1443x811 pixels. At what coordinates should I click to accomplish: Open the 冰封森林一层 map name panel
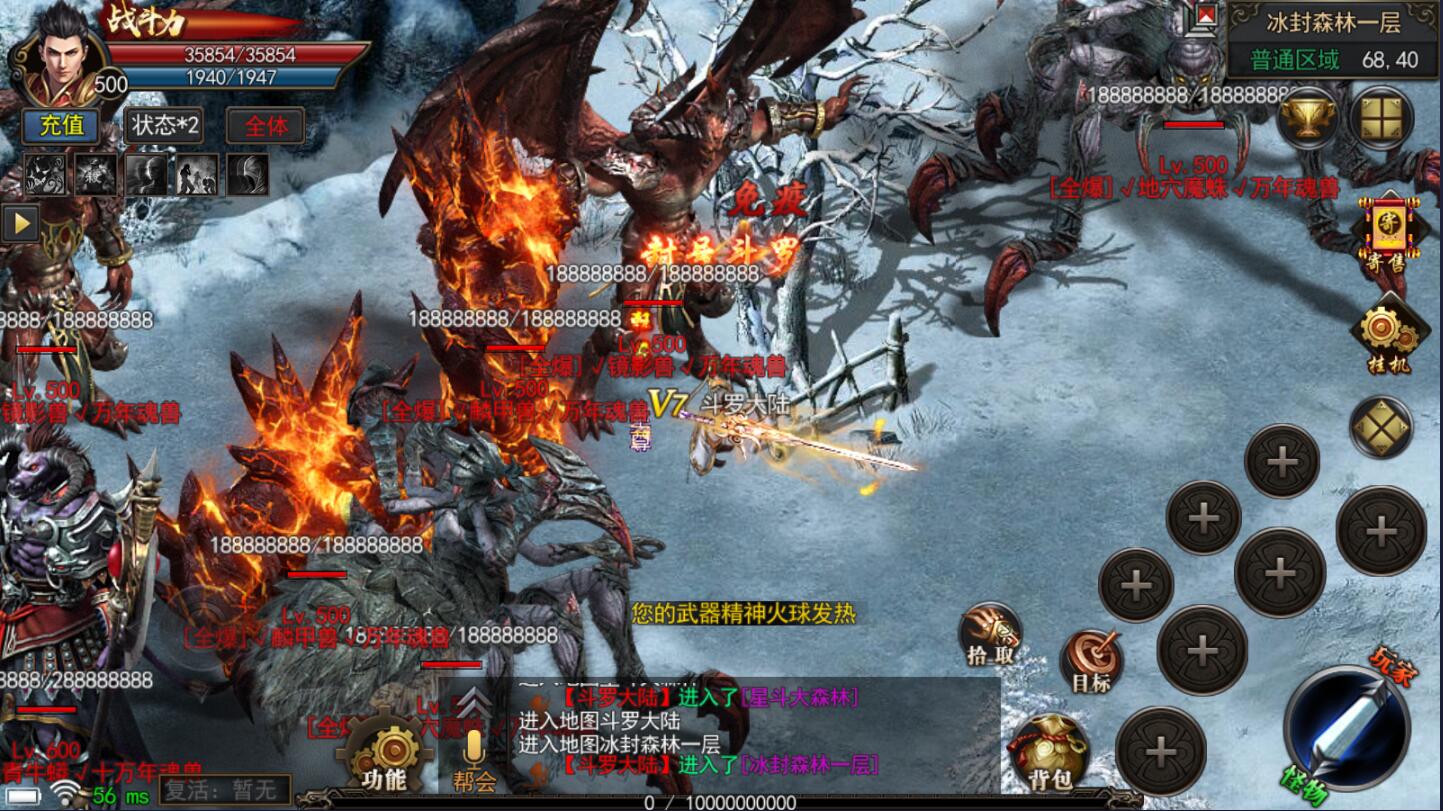[1333, 22]
